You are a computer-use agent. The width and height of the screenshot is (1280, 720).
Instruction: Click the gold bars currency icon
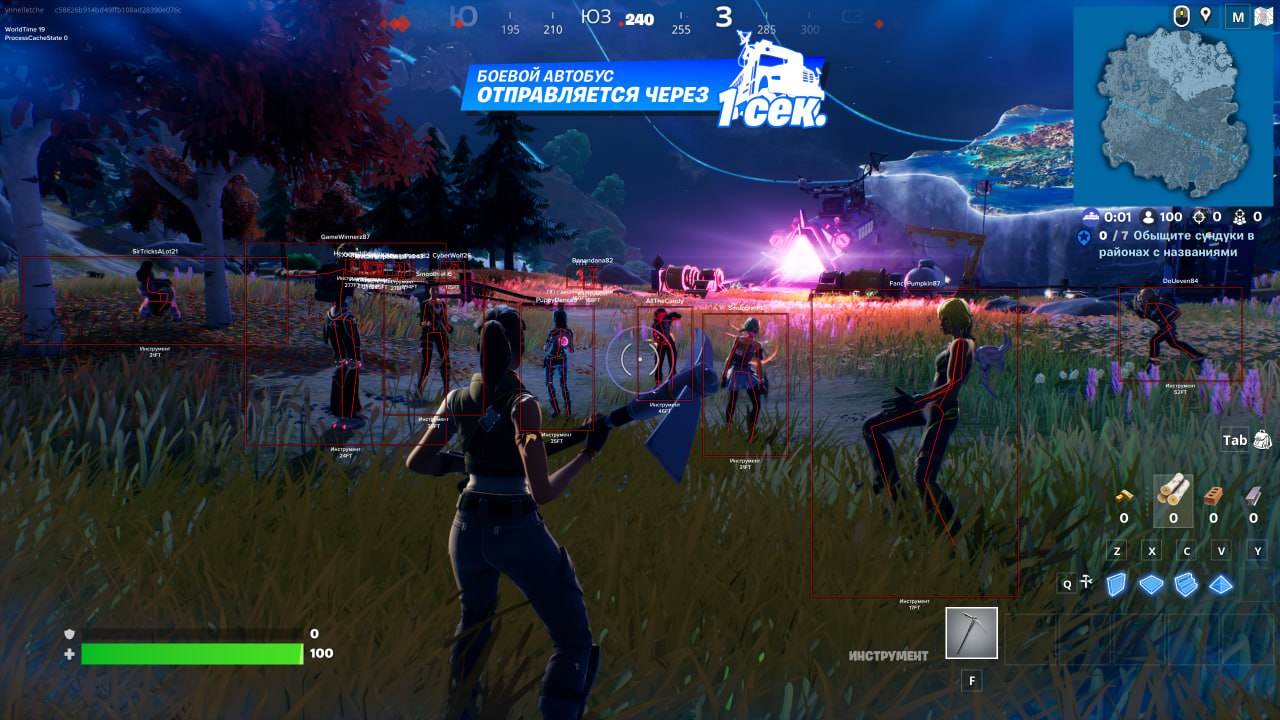(1125, 495)
